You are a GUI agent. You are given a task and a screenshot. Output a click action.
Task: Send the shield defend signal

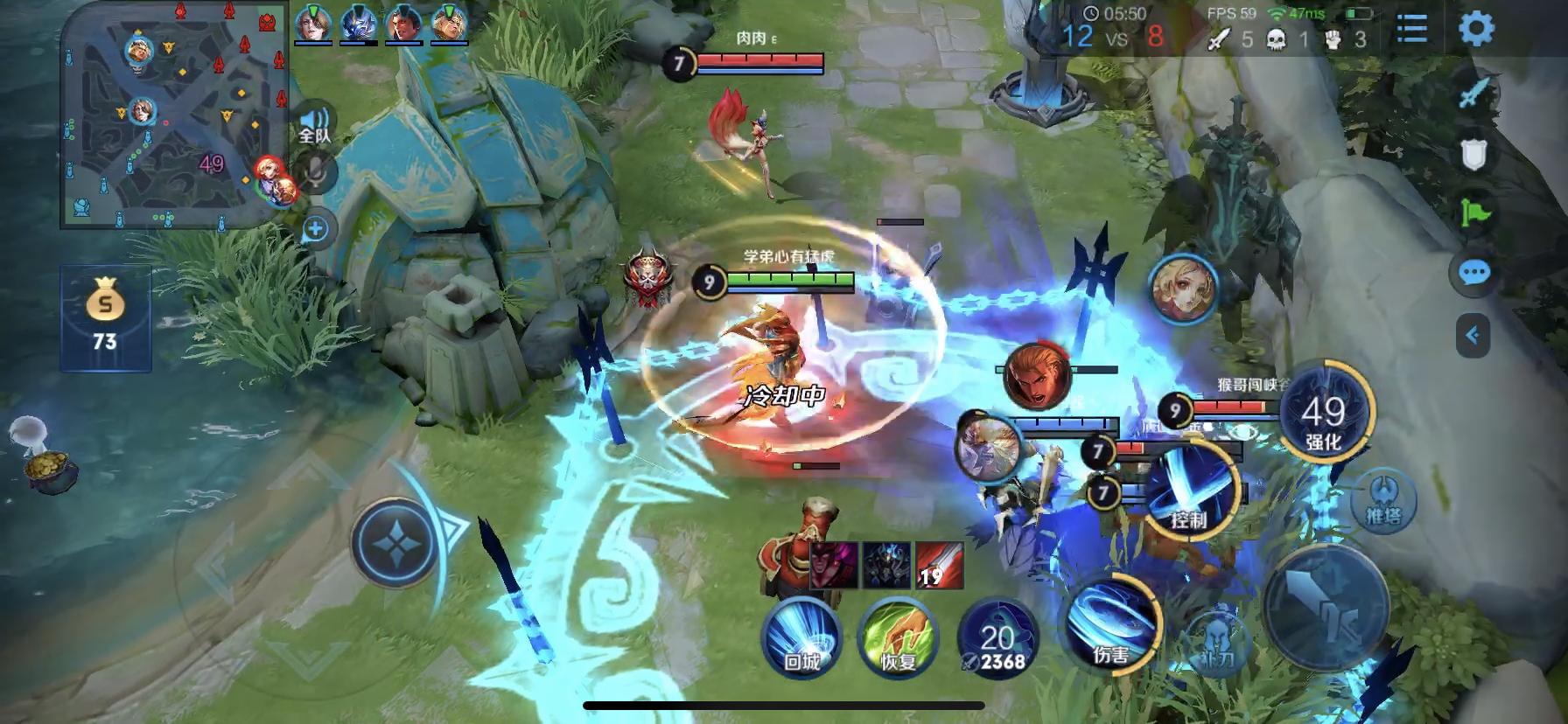(1474, 155)
